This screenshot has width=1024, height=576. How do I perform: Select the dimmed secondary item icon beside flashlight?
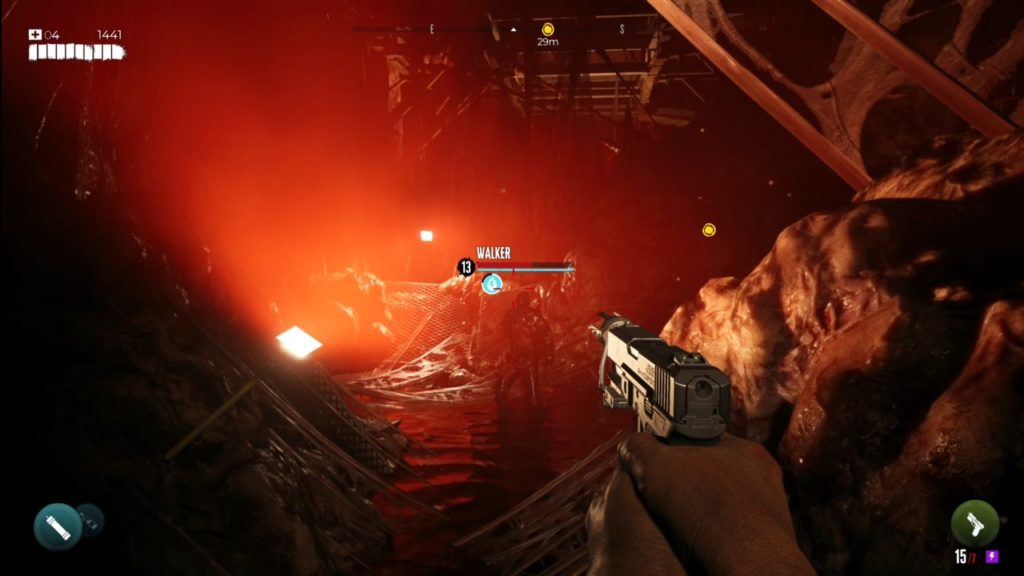pyautogui.click(x=89, y=518)
